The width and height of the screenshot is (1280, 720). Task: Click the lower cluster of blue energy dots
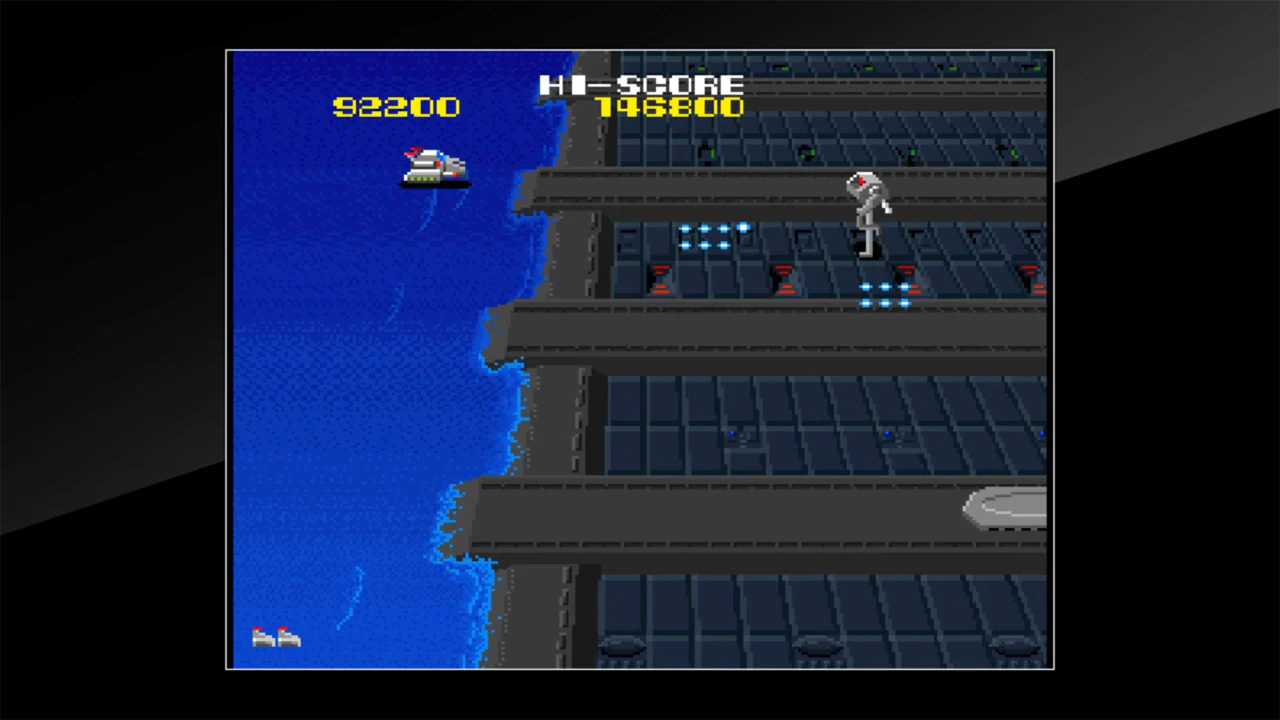tap(886, 293)
